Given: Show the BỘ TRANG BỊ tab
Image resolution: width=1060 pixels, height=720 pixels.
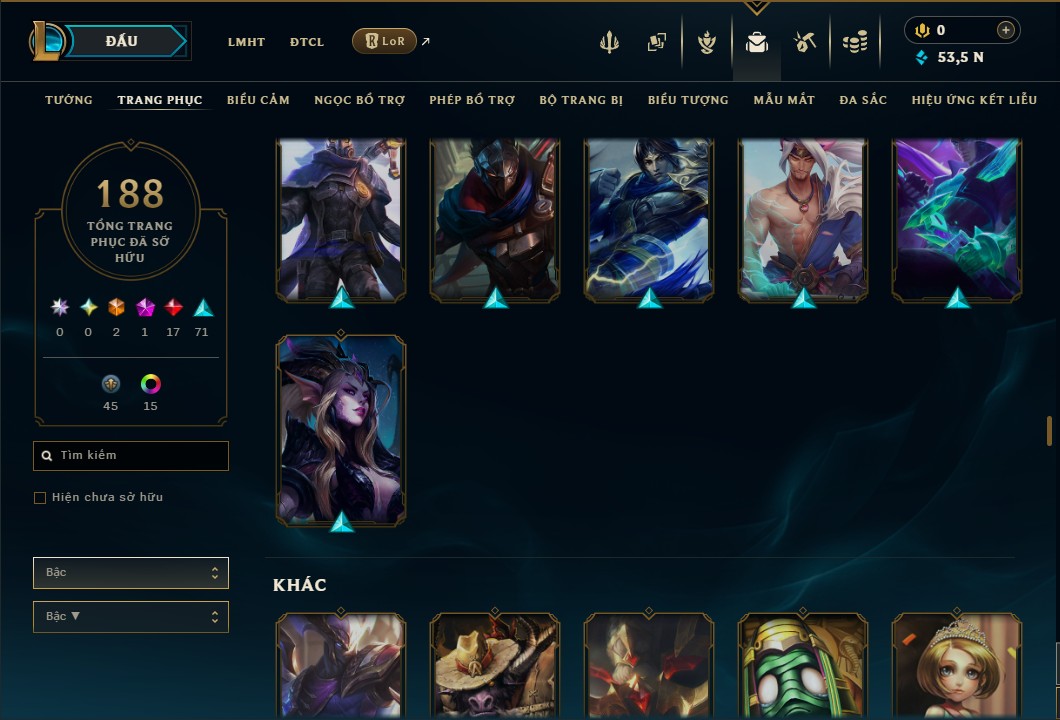Looking at the screenshot, I should [581, 100].
